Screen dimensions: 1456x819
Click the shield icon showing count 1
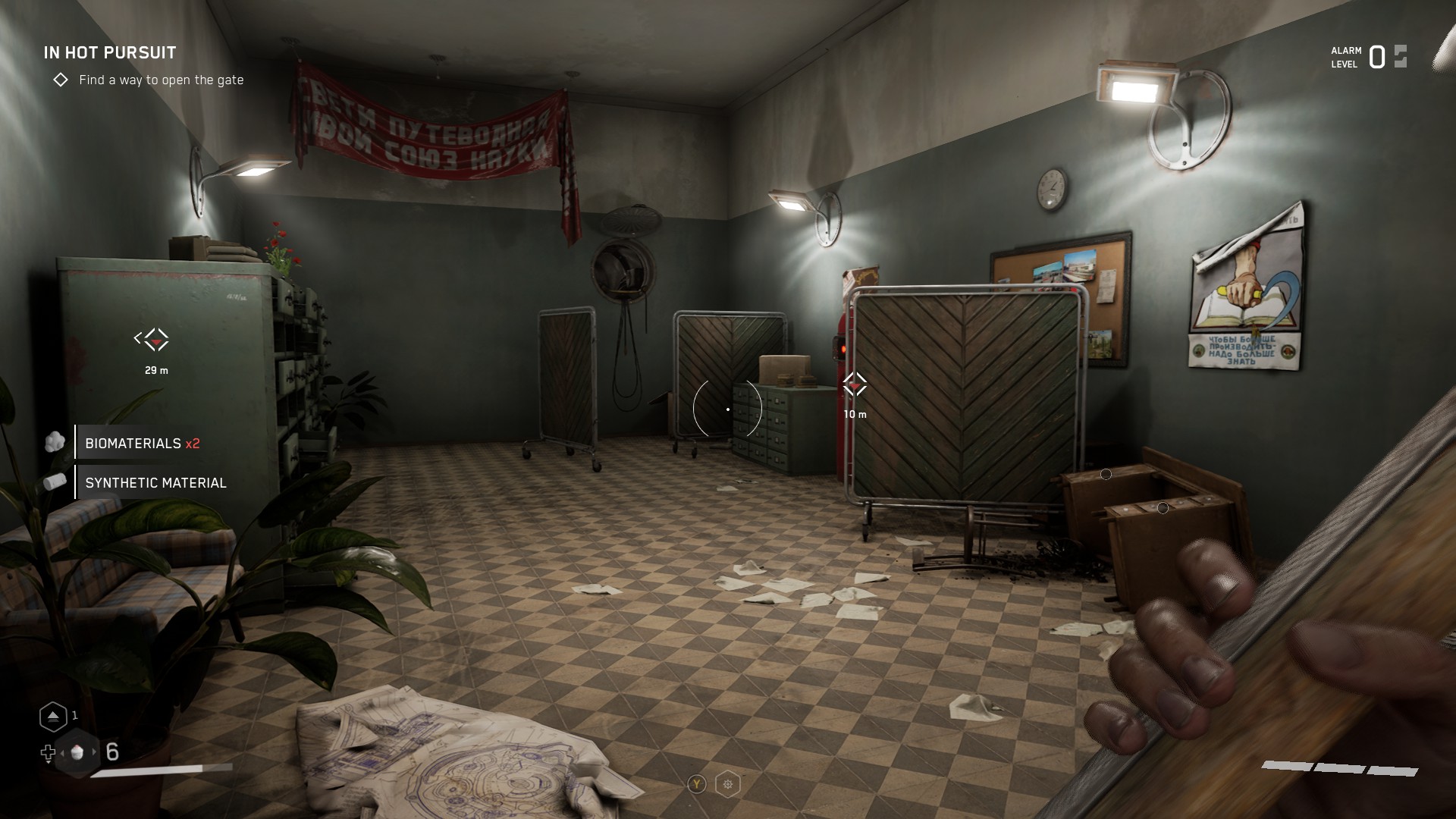[53, 717]
